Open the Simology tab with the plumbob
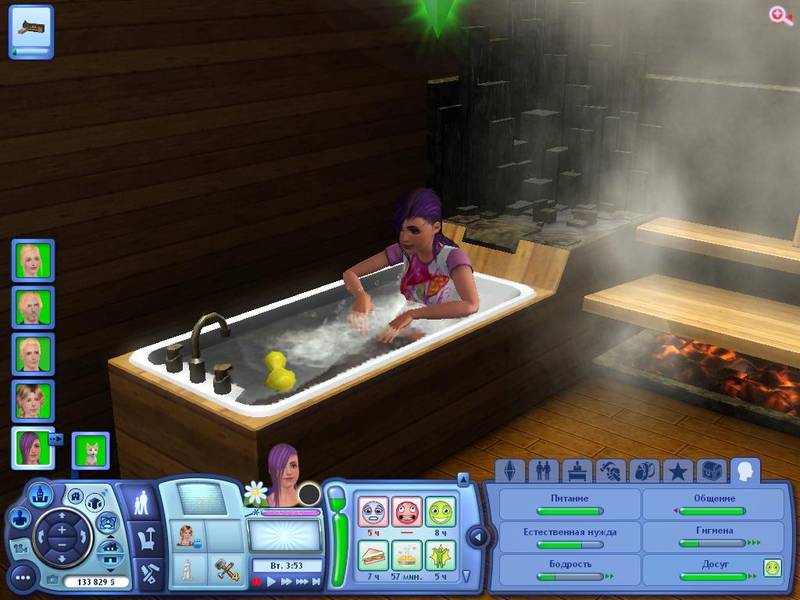 pos(510,470)
